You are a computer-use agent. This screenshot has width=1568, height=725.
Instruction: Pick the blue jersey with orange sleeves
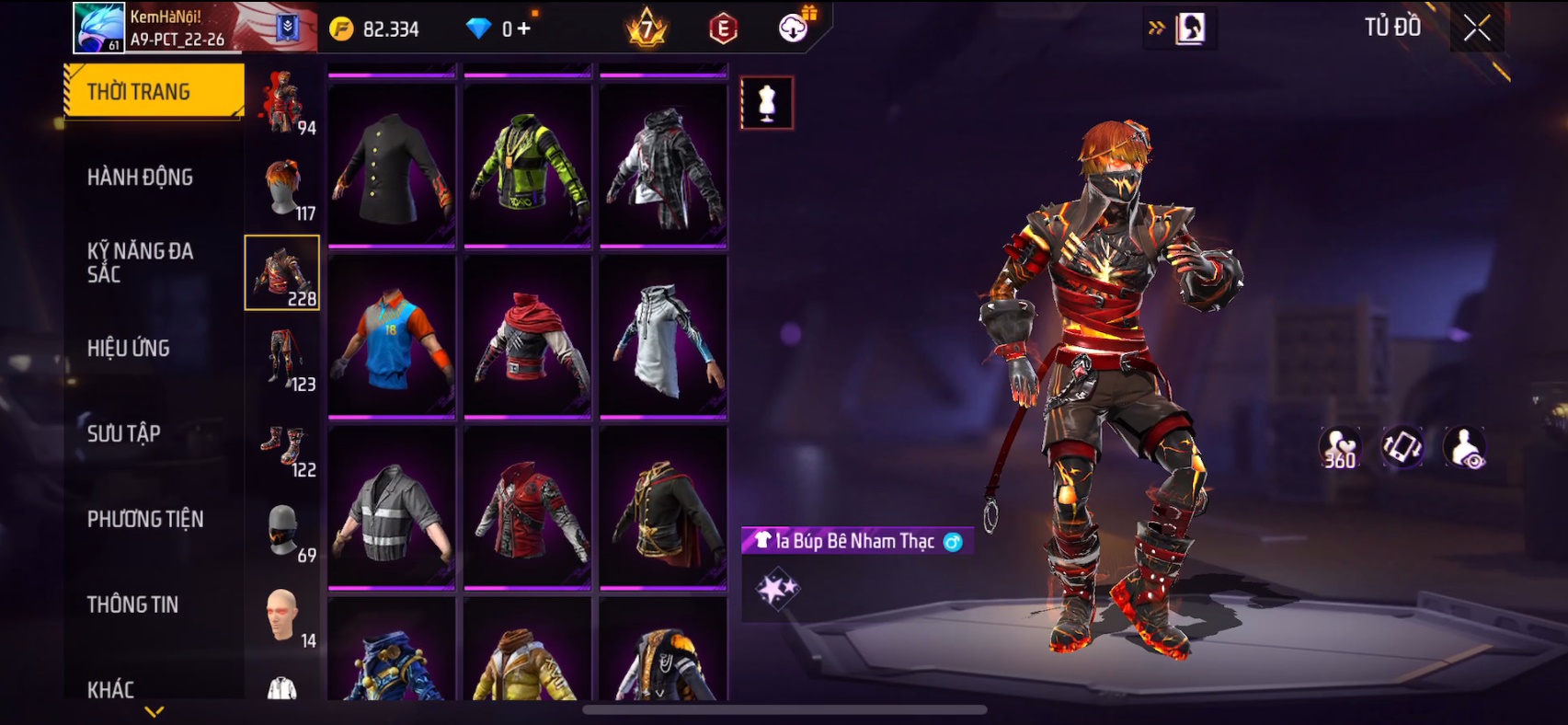point(392,337)
